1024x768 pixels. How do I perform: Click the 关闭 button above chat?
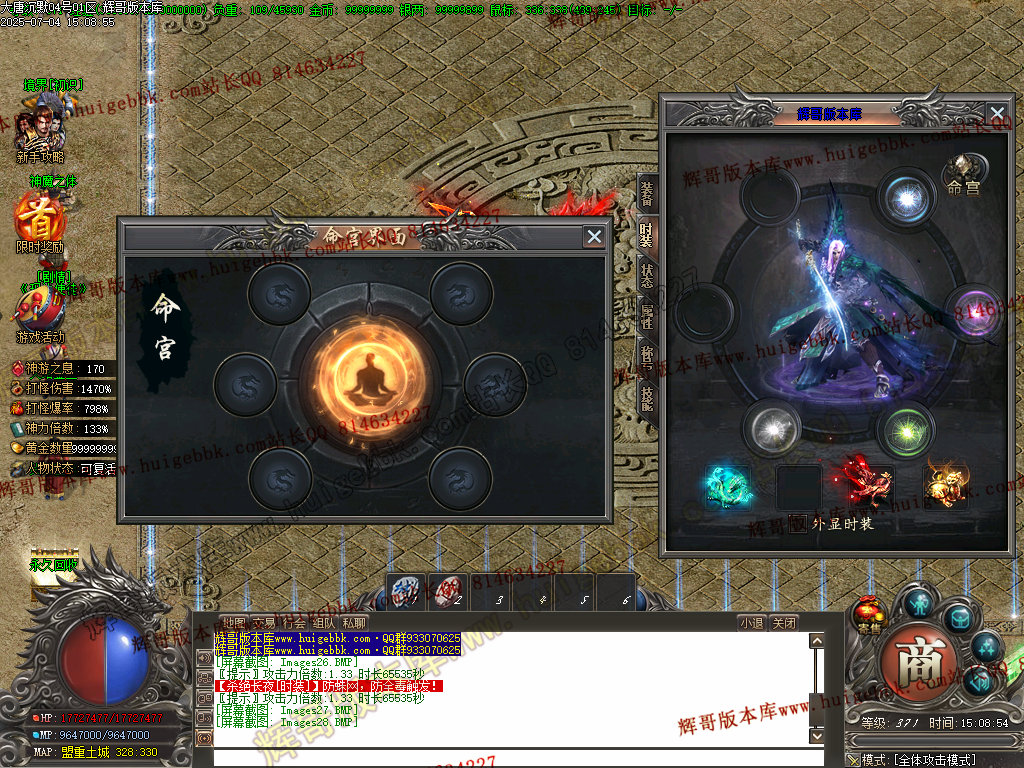(785, 622)
